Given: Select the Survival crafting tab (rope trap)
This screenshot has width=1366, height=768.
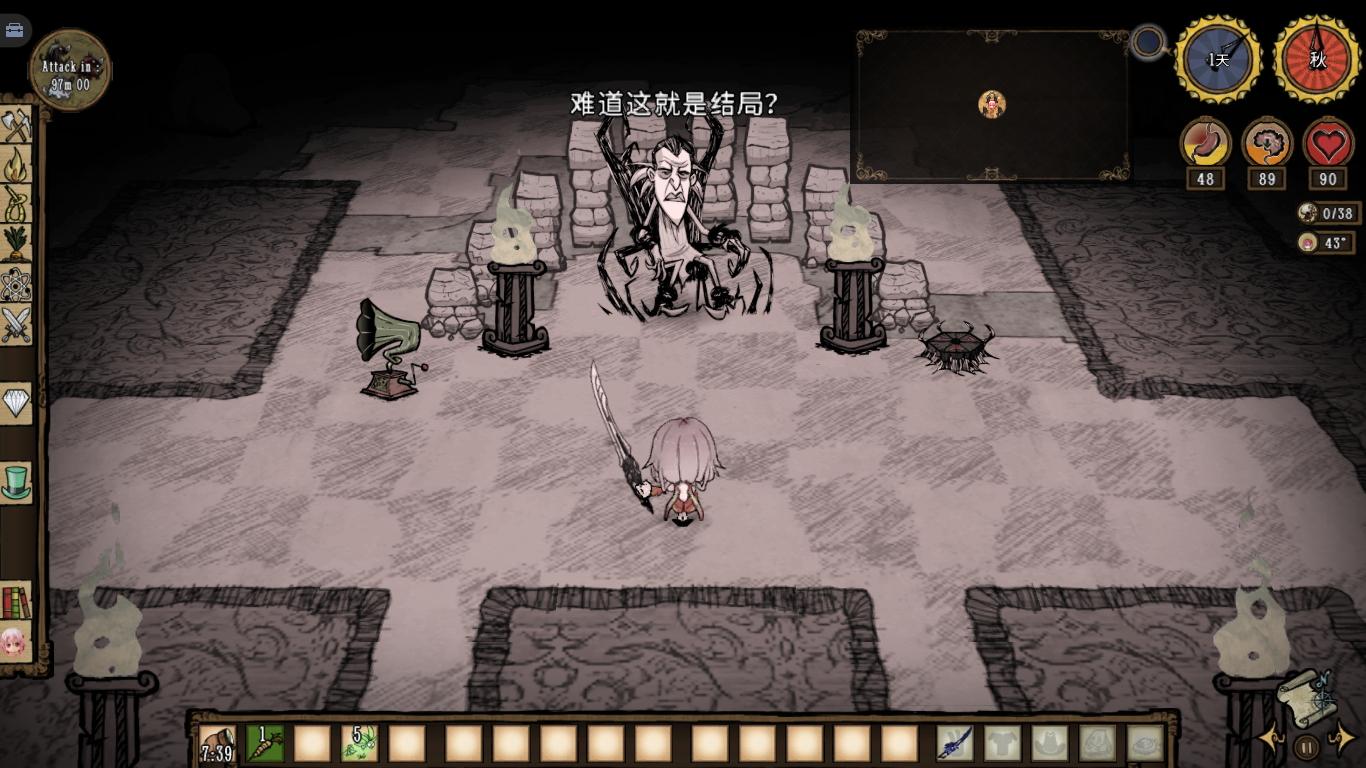Looking at the screenshot, I should (17, 204).
